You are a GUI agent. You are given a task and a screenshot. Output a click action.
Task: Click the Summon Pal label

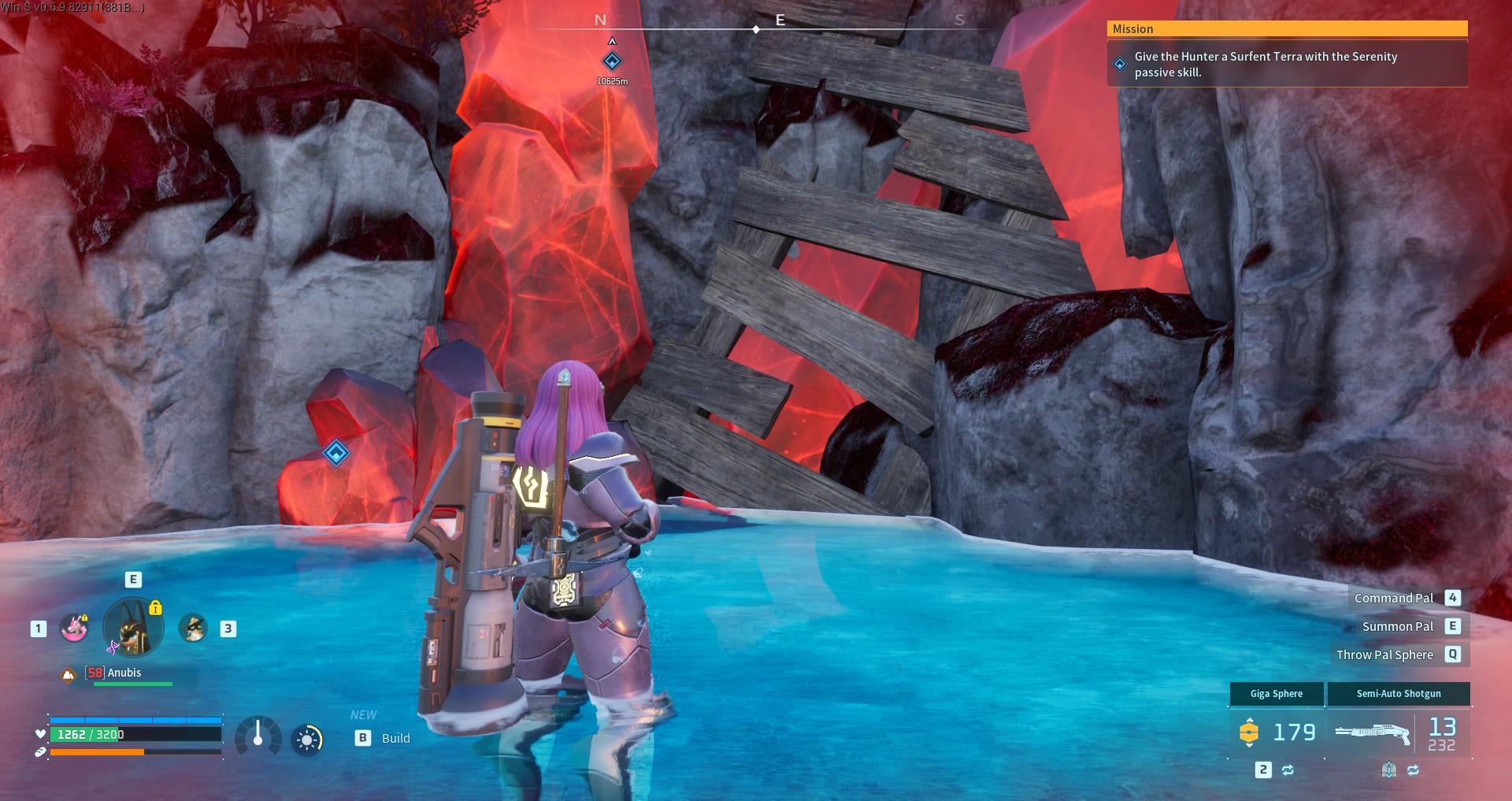1397,626
